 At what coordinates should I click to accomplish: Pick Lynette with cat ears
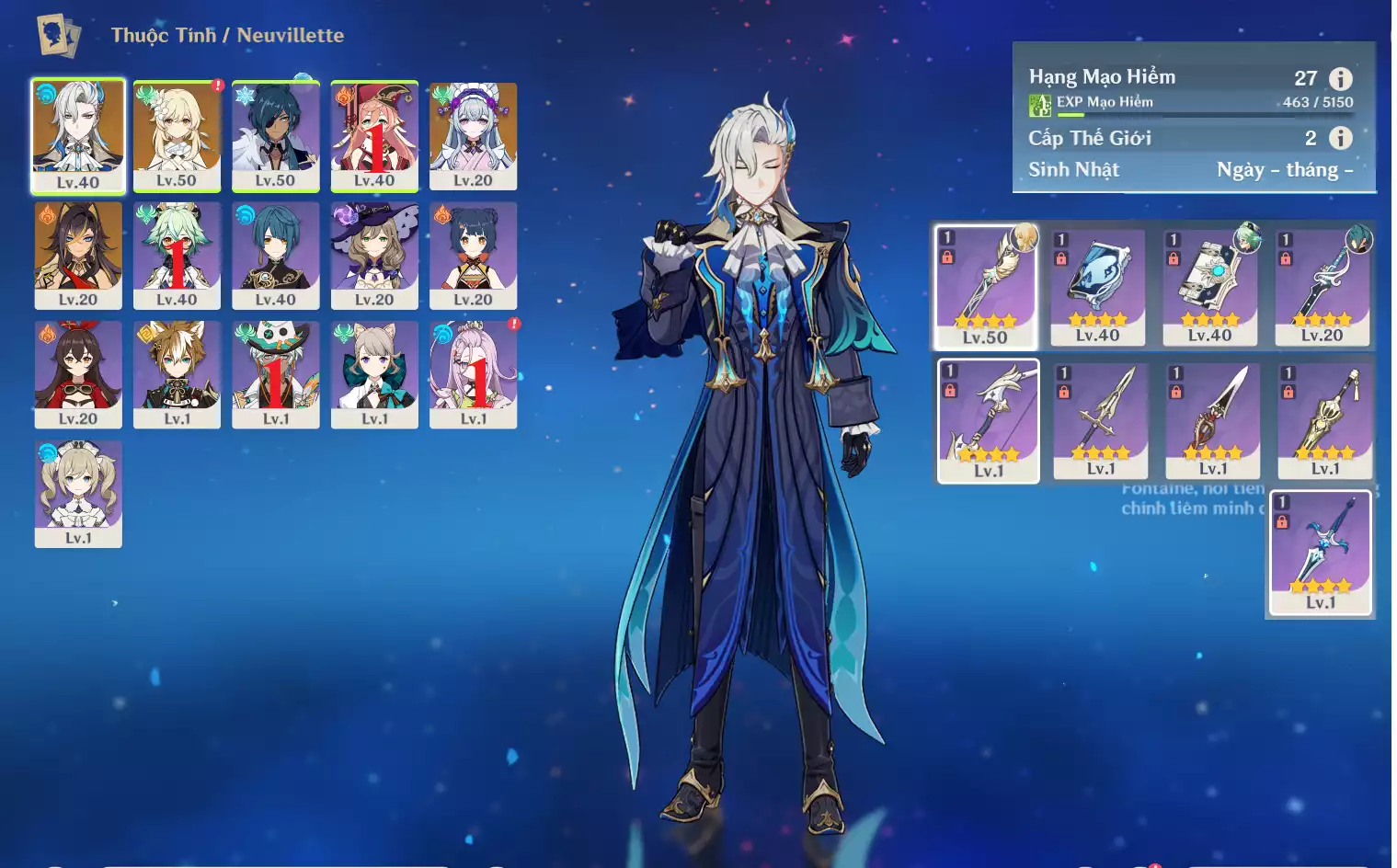click(374, 373)
